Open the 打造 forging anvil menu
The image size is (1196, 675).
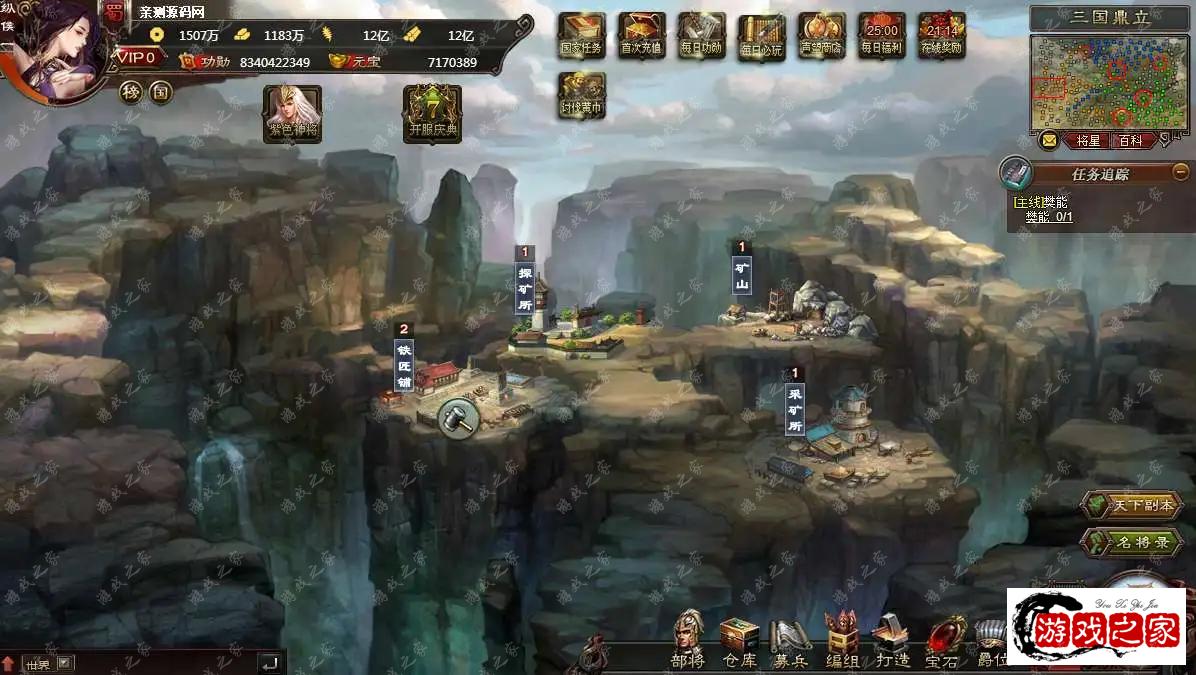889,639
